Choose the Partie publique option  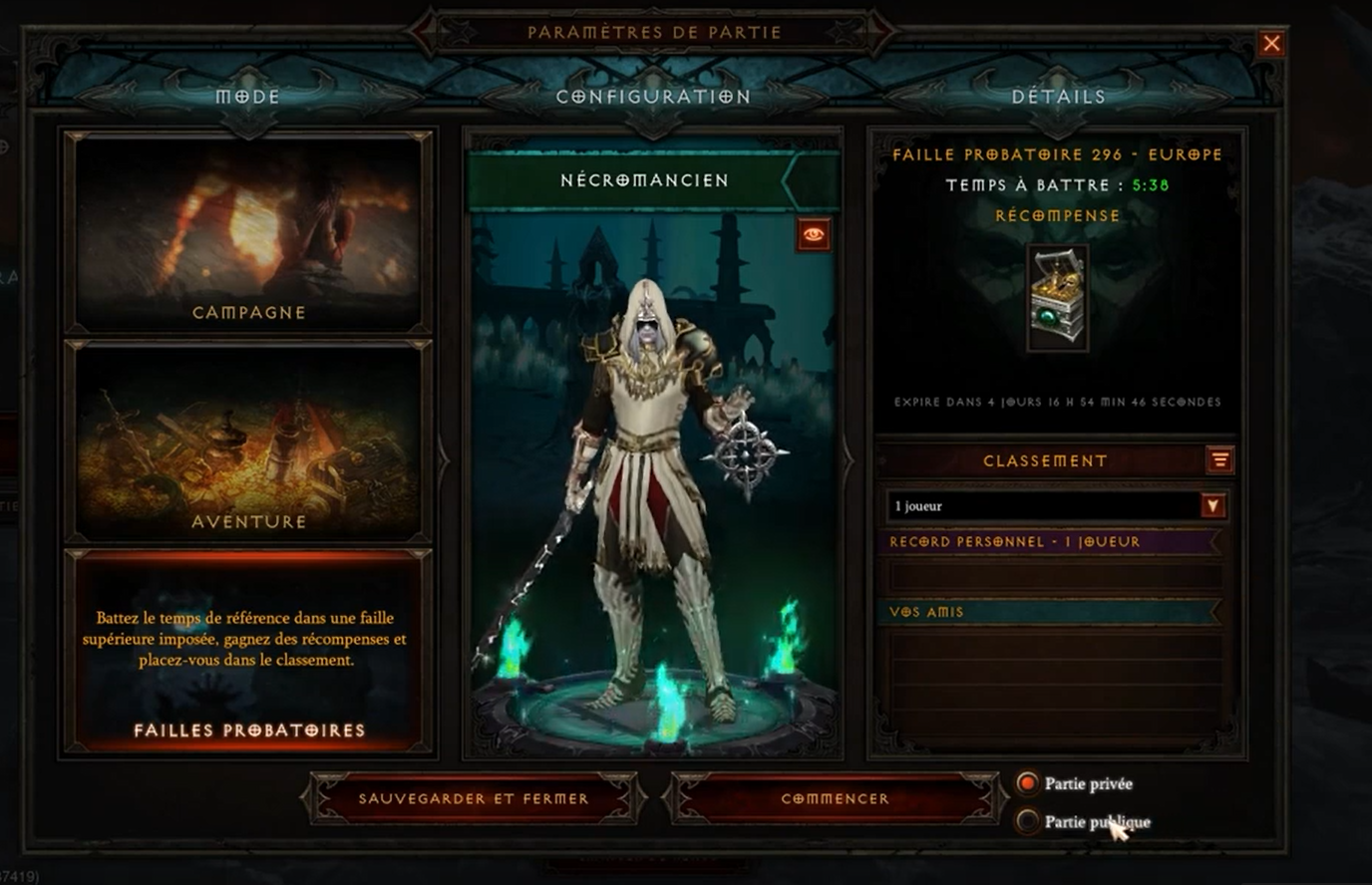(x=1027, y=821)
